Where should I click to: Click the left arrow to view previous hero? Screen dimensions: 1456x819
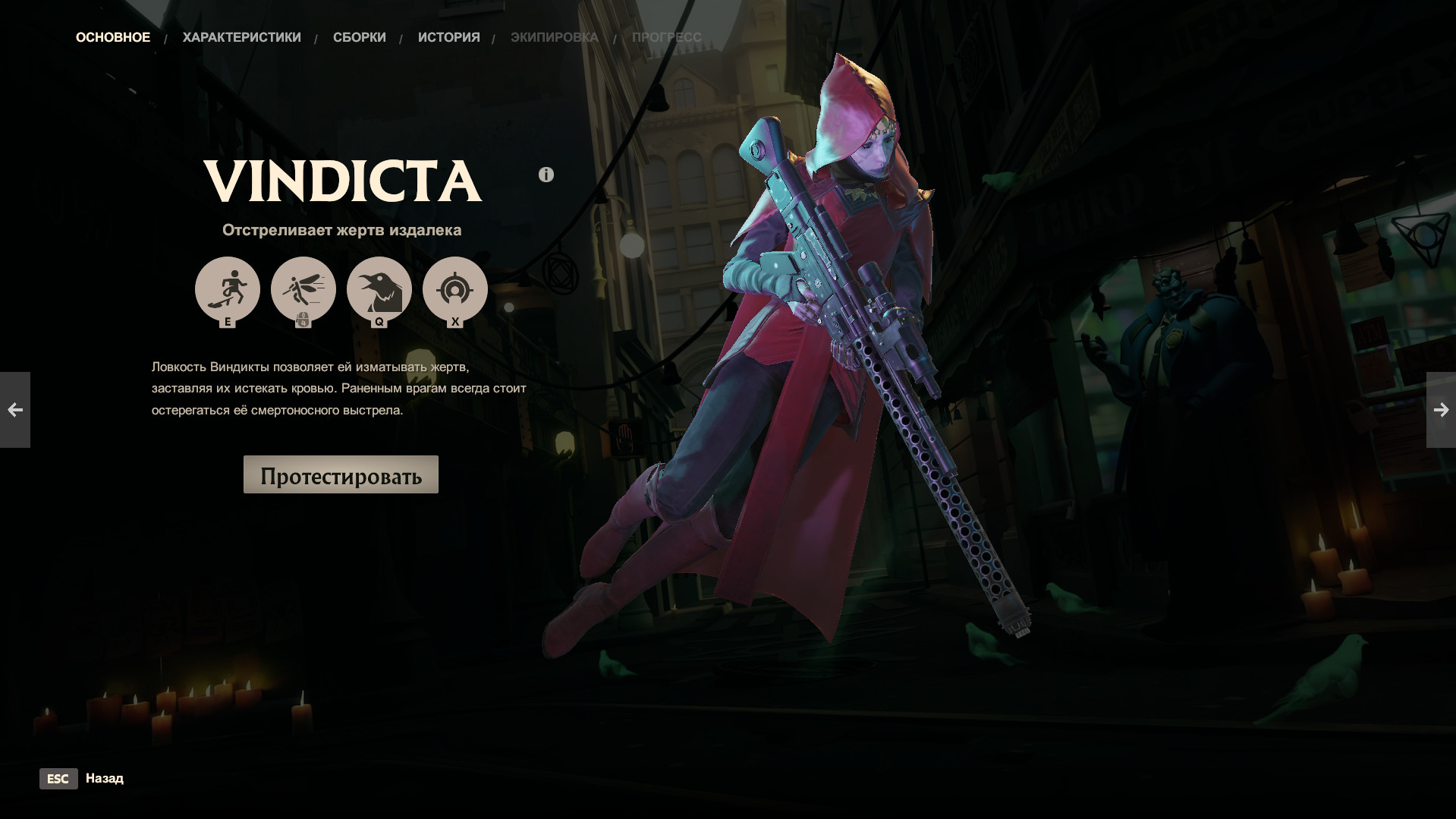click(16, 410)
